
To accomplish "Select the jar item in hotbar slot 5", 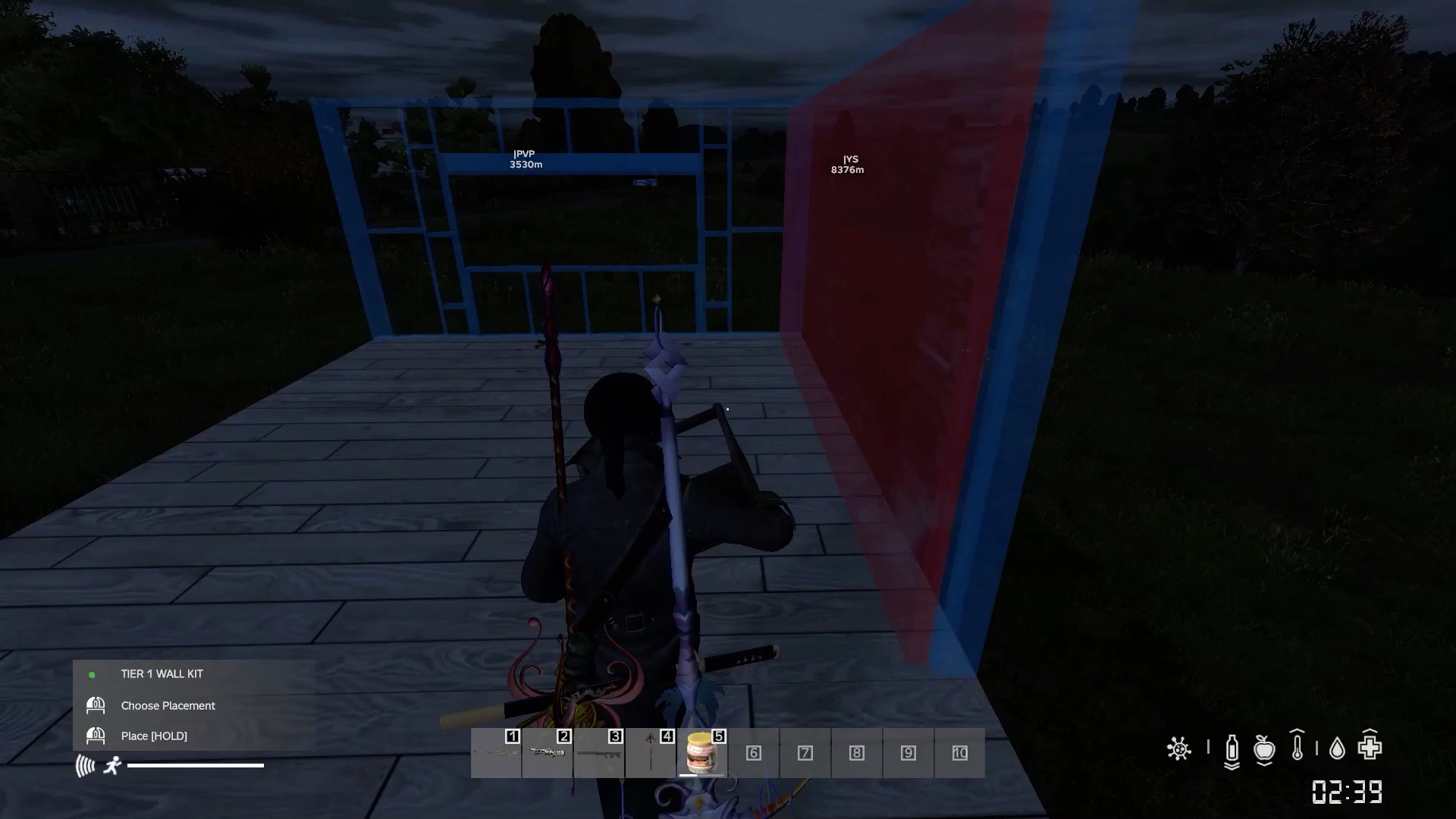I will pos(702,753).
